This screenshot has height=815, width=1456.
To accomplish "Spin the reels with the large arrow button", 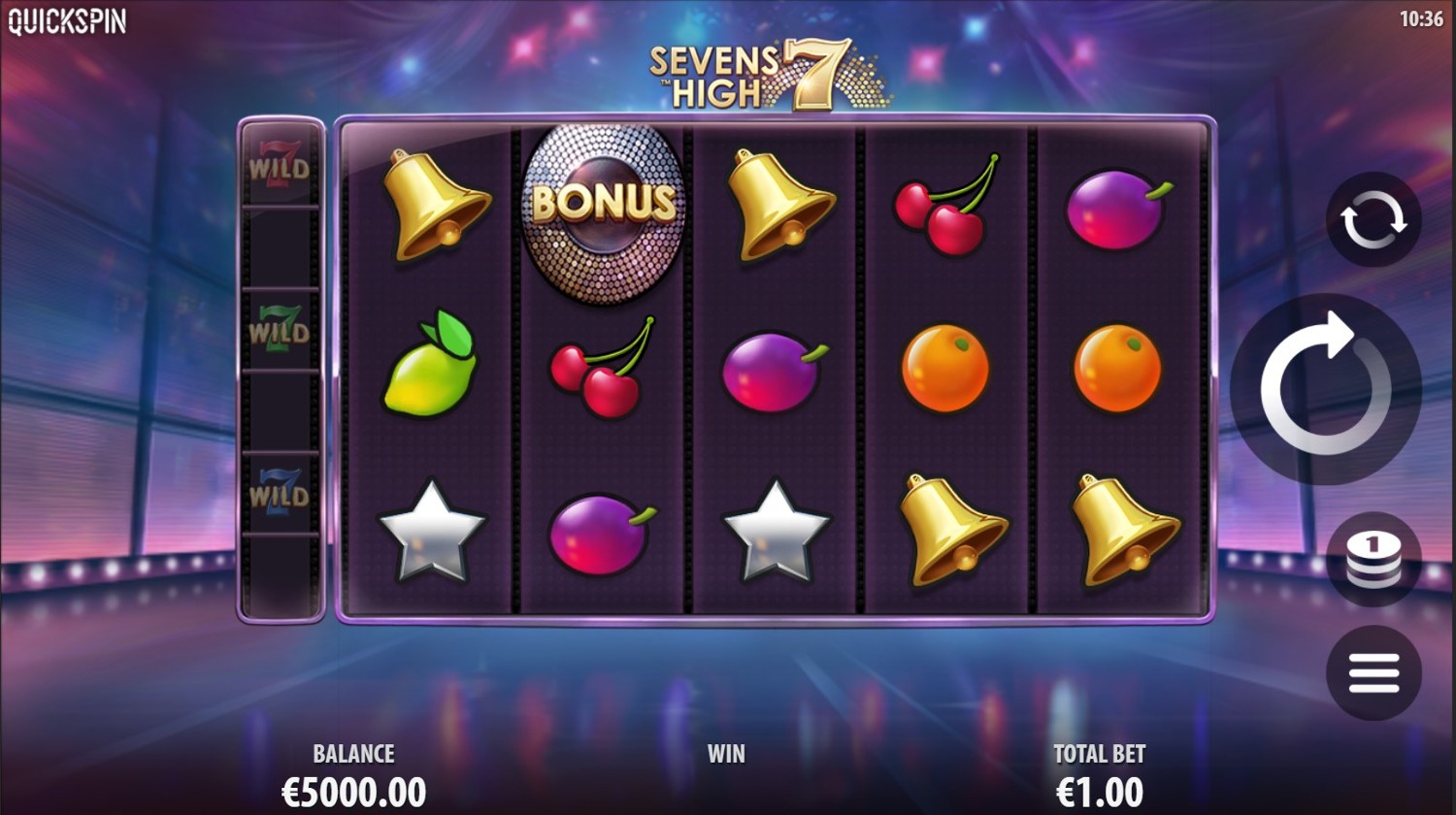I will [1325, 389].
